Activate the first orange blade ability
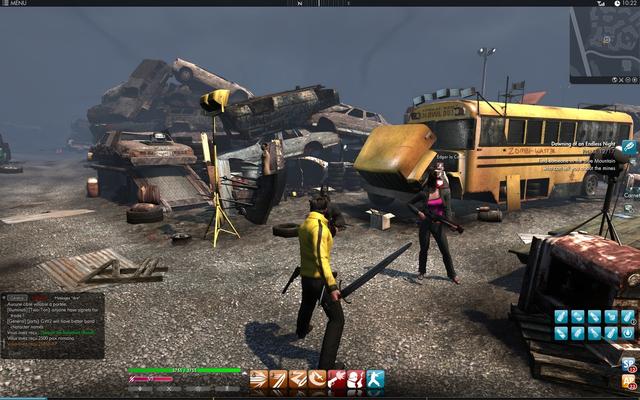Screen dimensions: 640x400 tap(259, 379)
